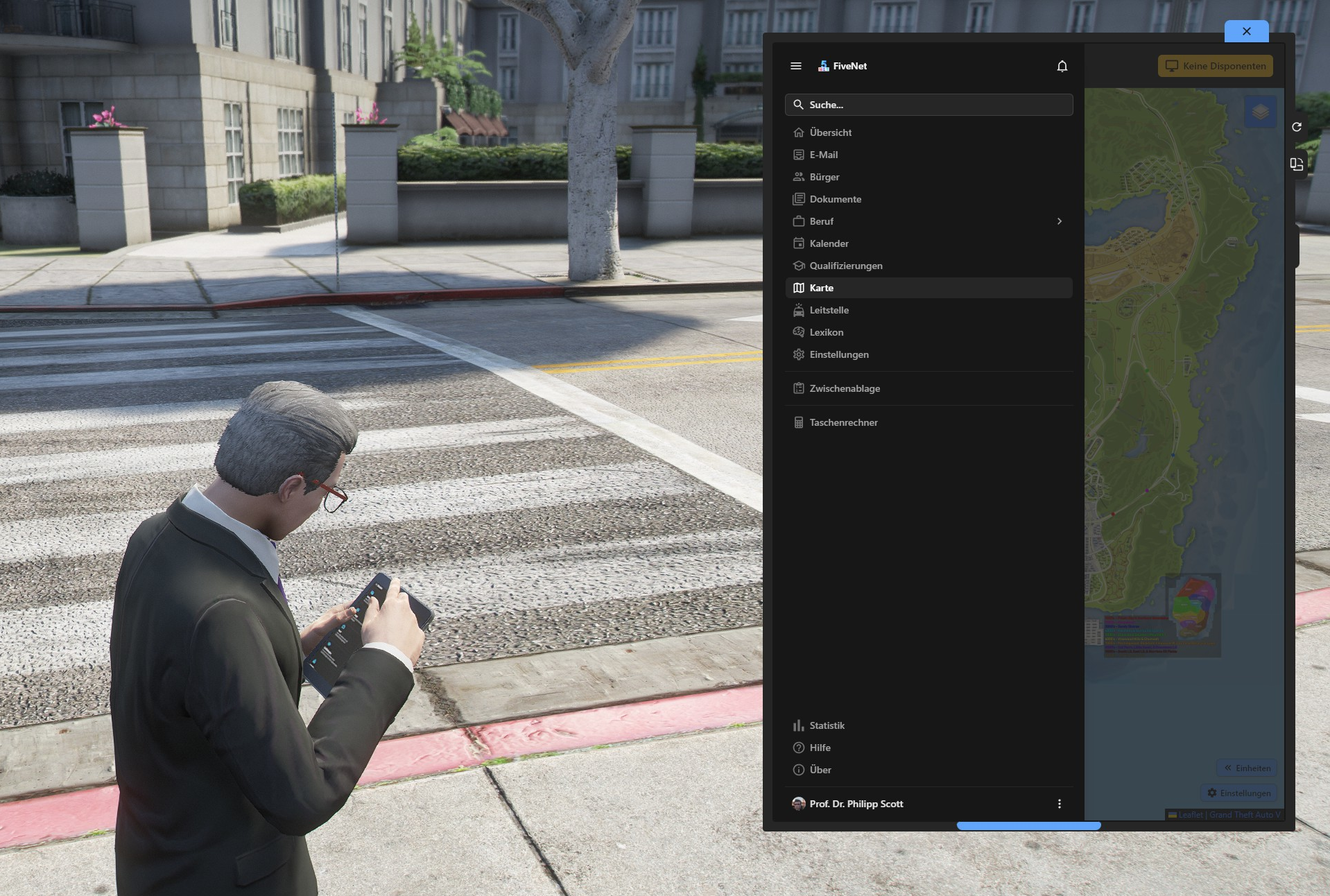Image resolution: width=1330 pixels, height=896 pixels.
Task: Open Einstellungen on the map view
Action: point(1239,793)
